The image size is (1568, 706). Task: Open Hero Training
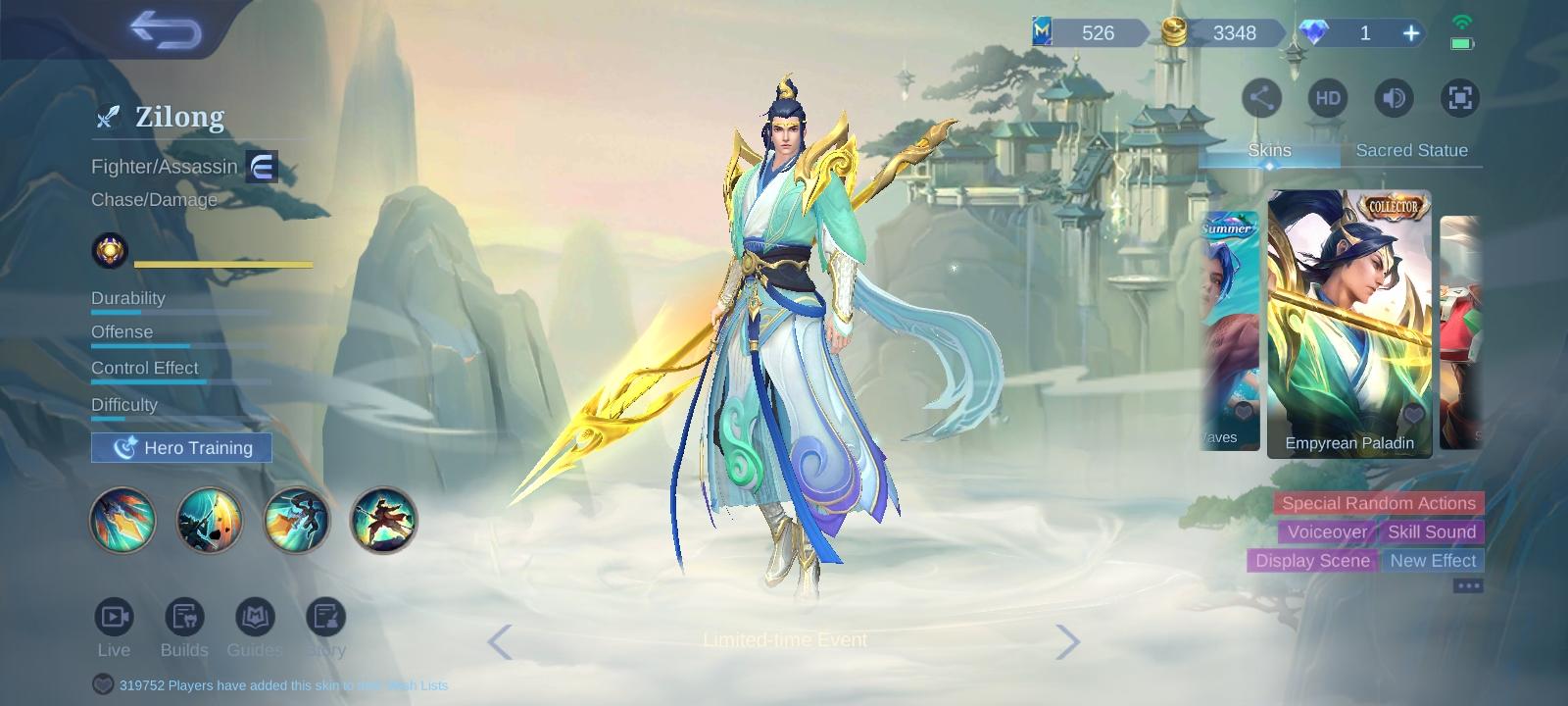[180, 447]
